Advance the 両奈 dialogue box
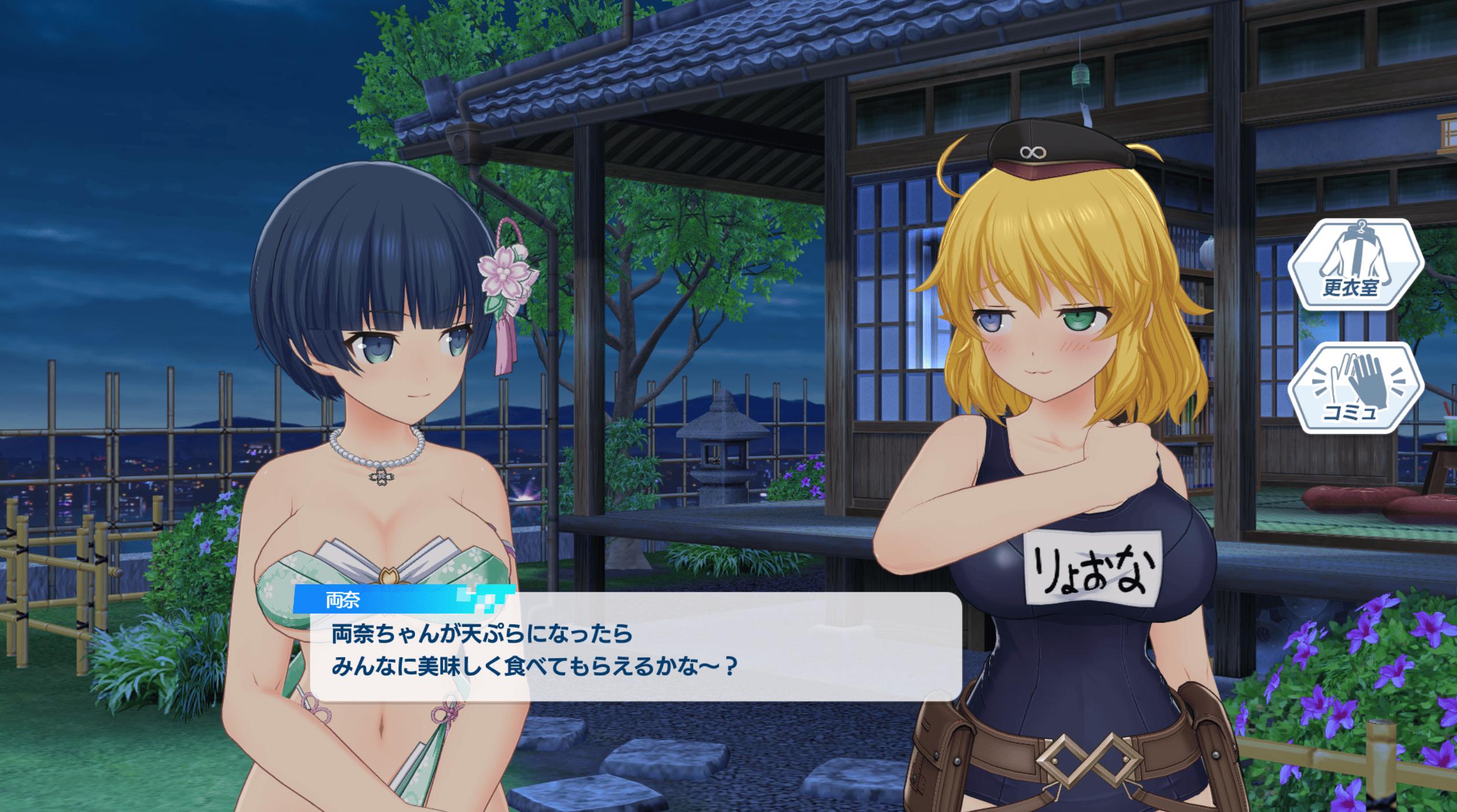Image resolution: width=1457 pixels, height=812 pixels. coord(635,653)
